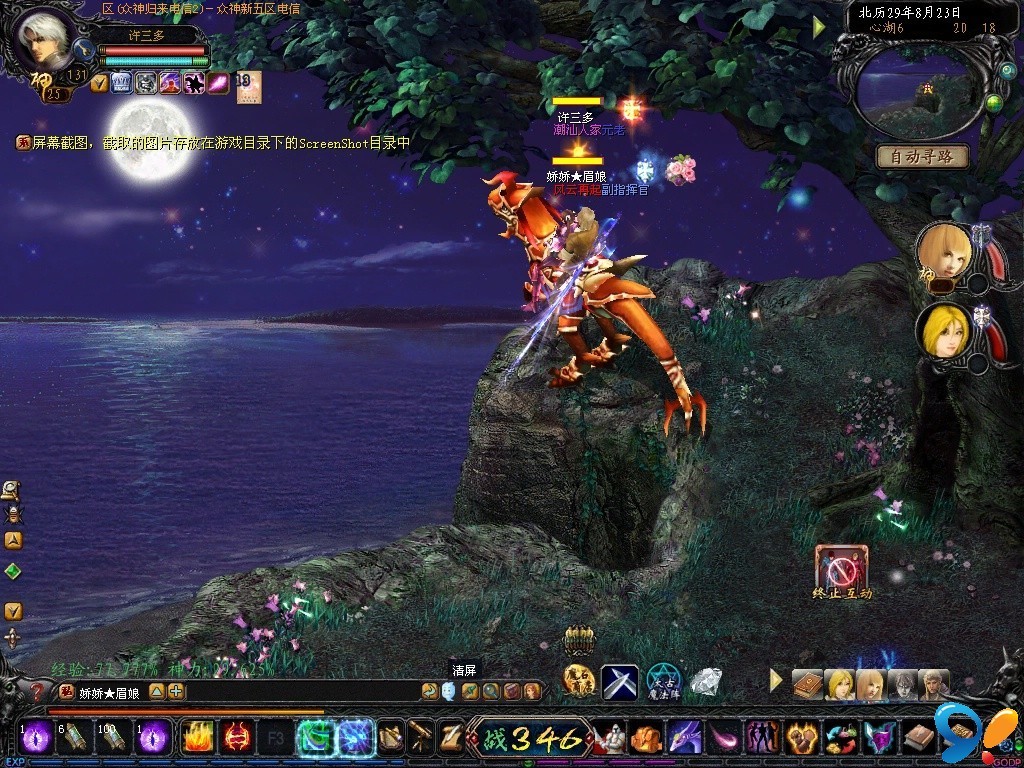This screenshot has height=768, width=1024.
Task: Click the 终止互动 stop interaction icon
Action: 841,567
